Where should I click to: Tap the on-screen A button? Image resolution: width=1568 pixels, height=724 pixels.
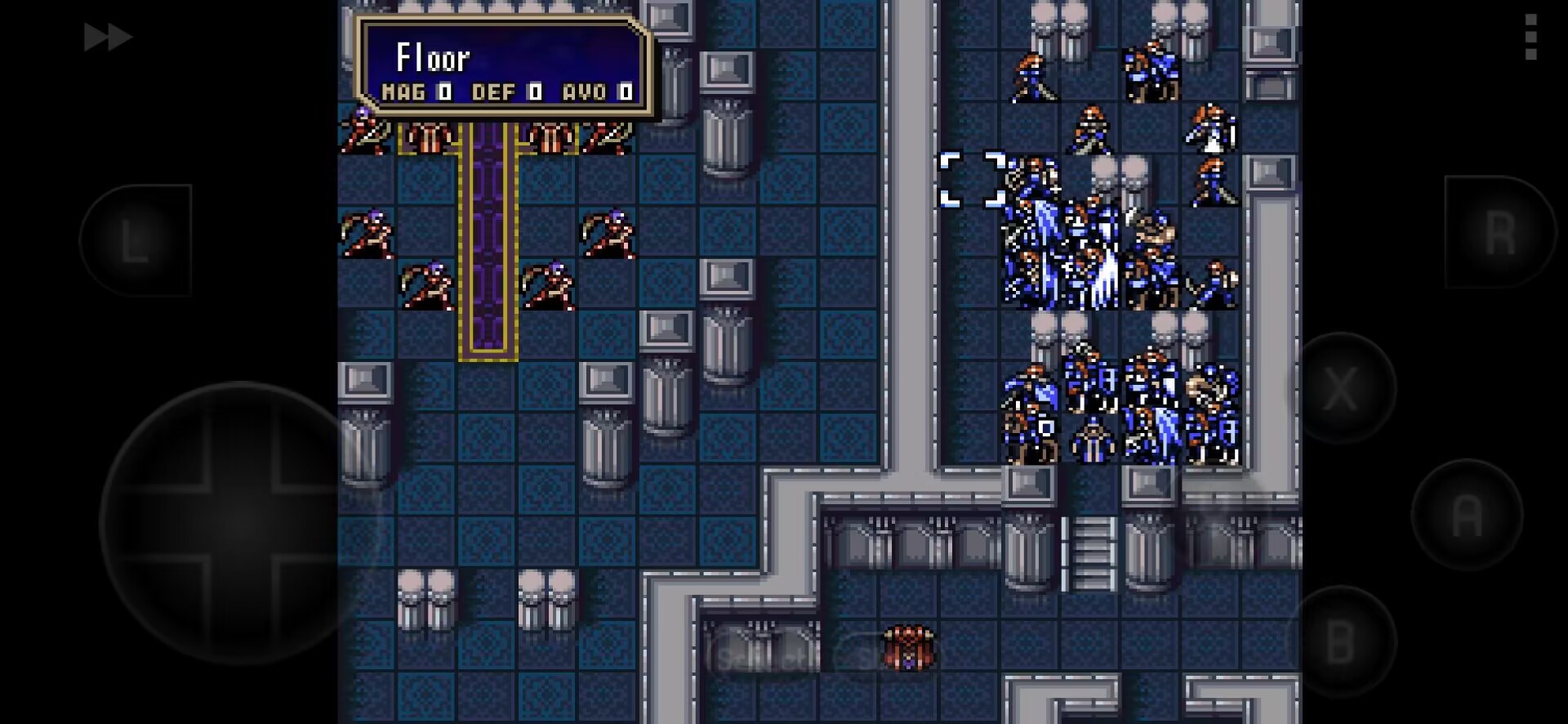coord(1467,515)
